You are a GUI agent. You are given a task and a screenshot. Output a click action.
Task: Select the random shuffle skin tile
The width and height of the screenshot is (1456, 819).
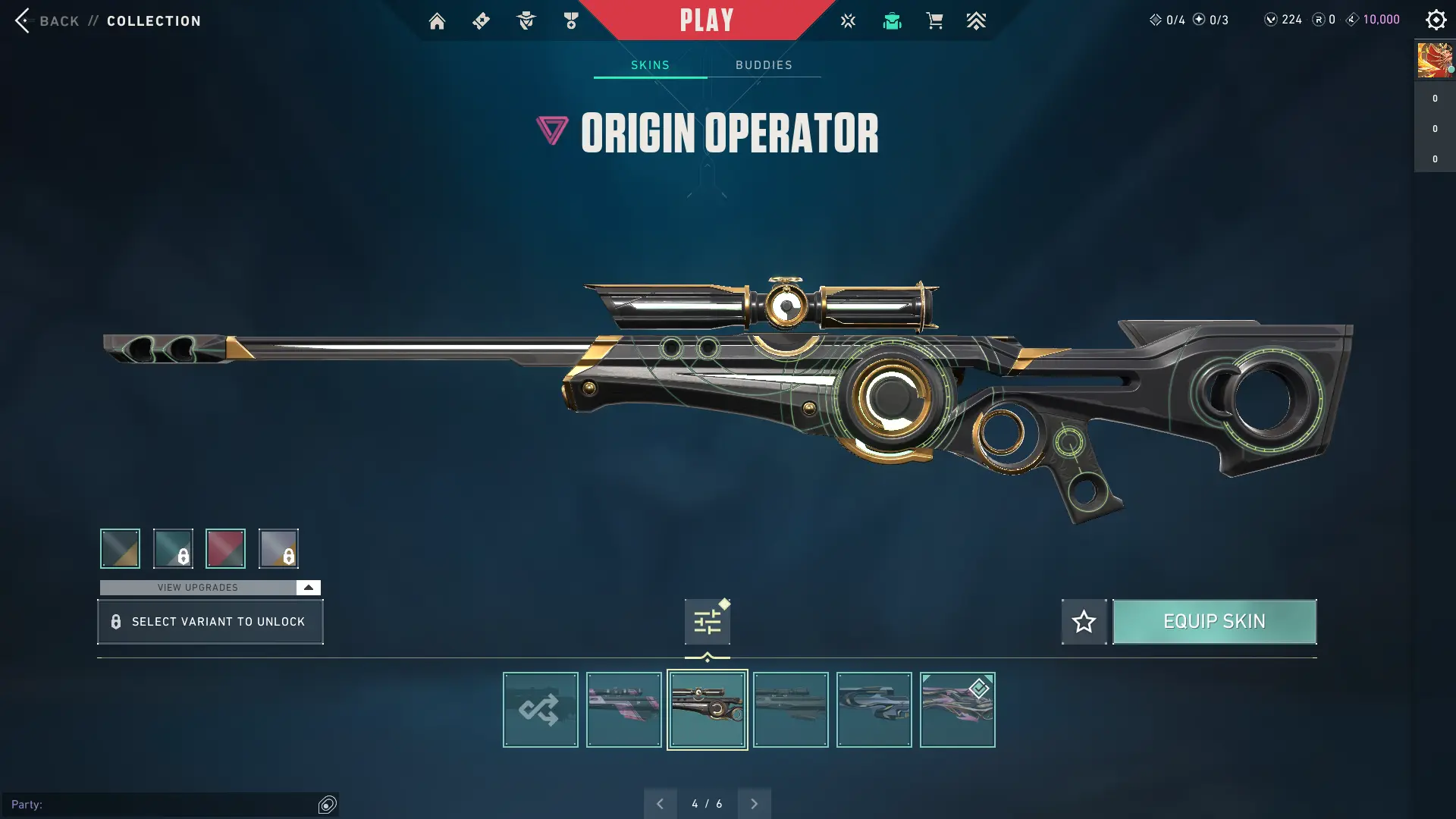pyautogui.click(x=540, y=710)
